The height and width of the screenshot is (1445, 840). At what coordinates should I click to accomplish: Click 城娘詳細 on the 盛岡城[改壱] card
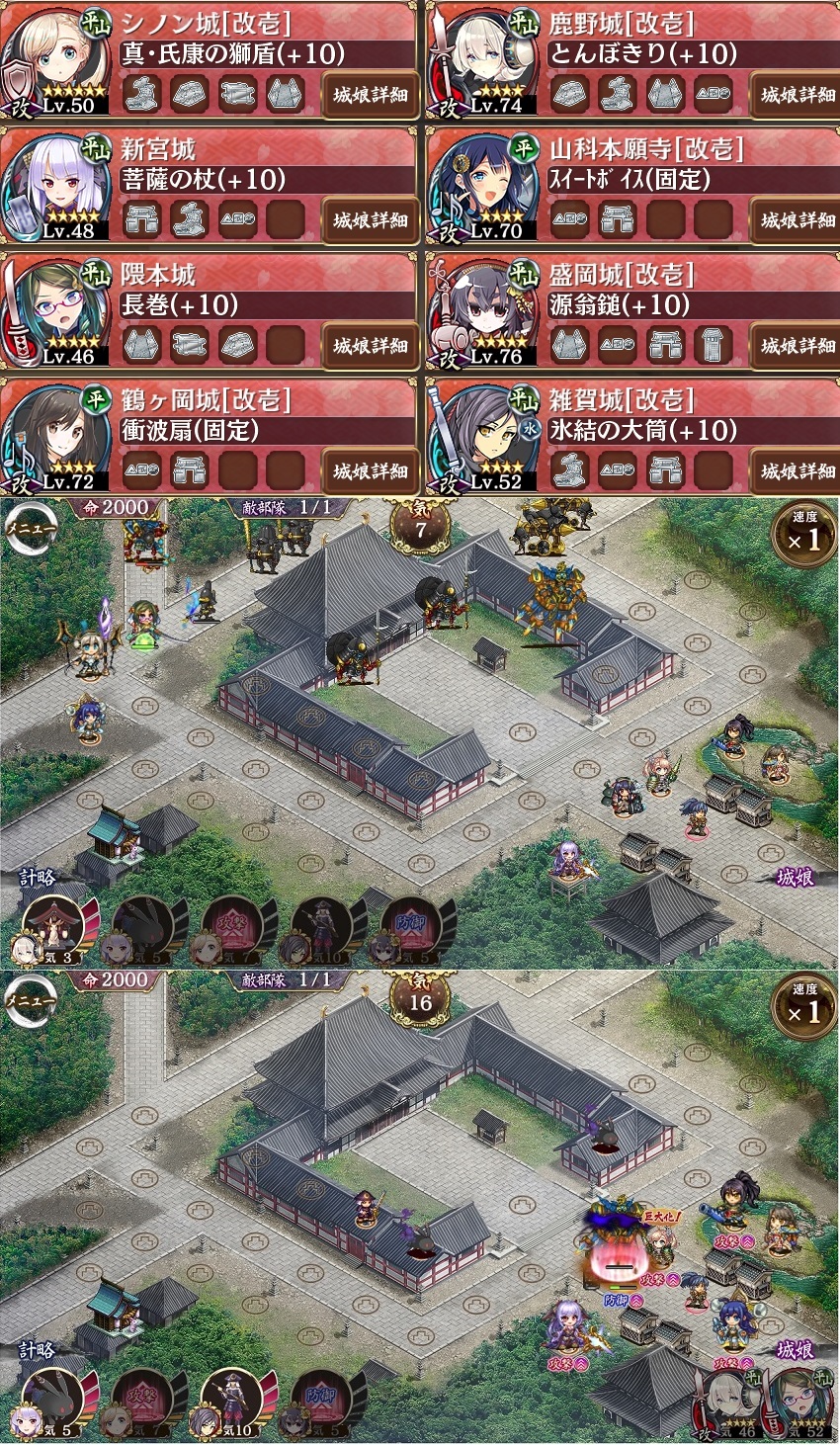point(797,346)
